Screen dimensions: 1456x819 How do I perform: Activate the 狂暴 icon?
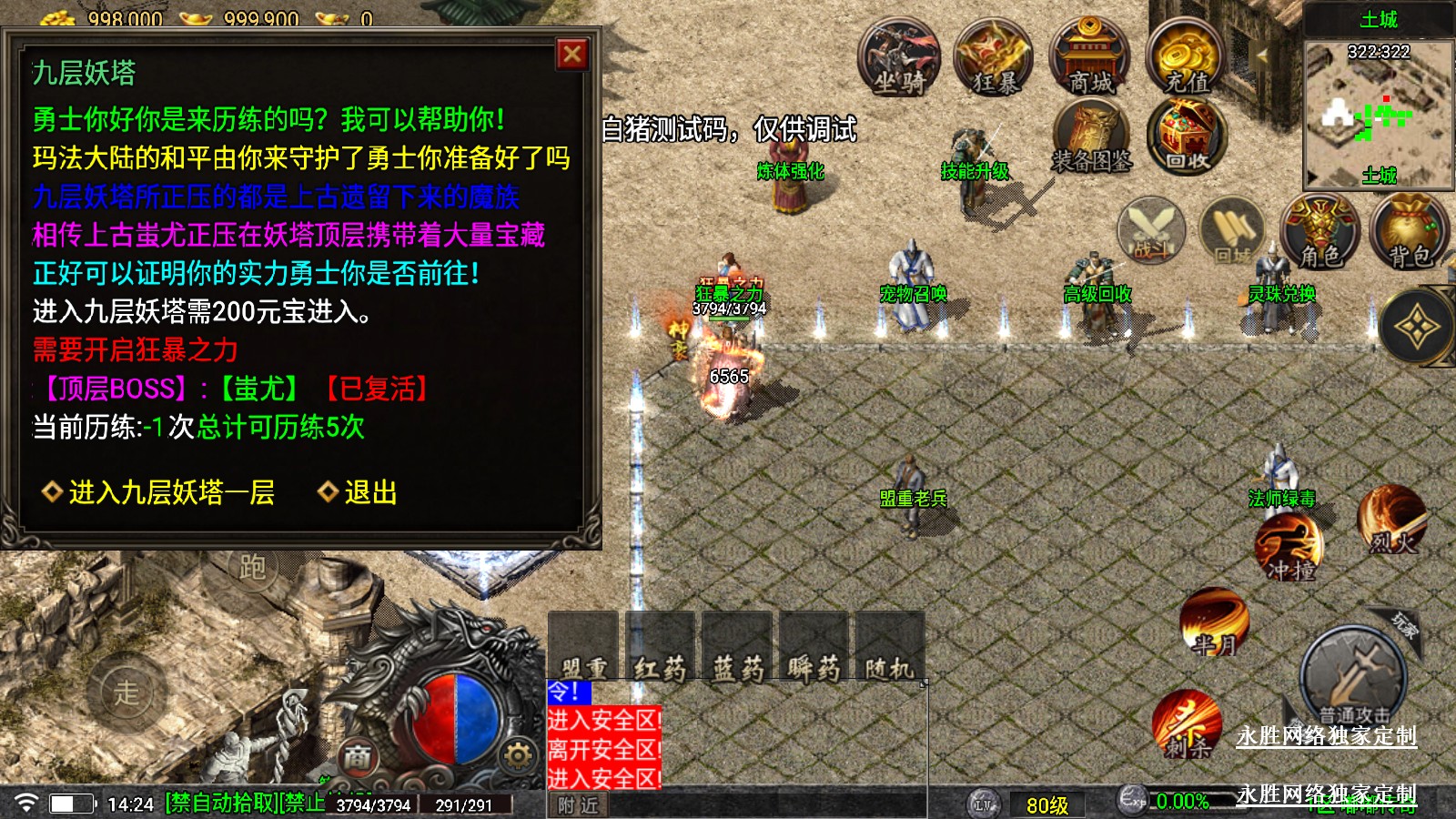[995, 59]
